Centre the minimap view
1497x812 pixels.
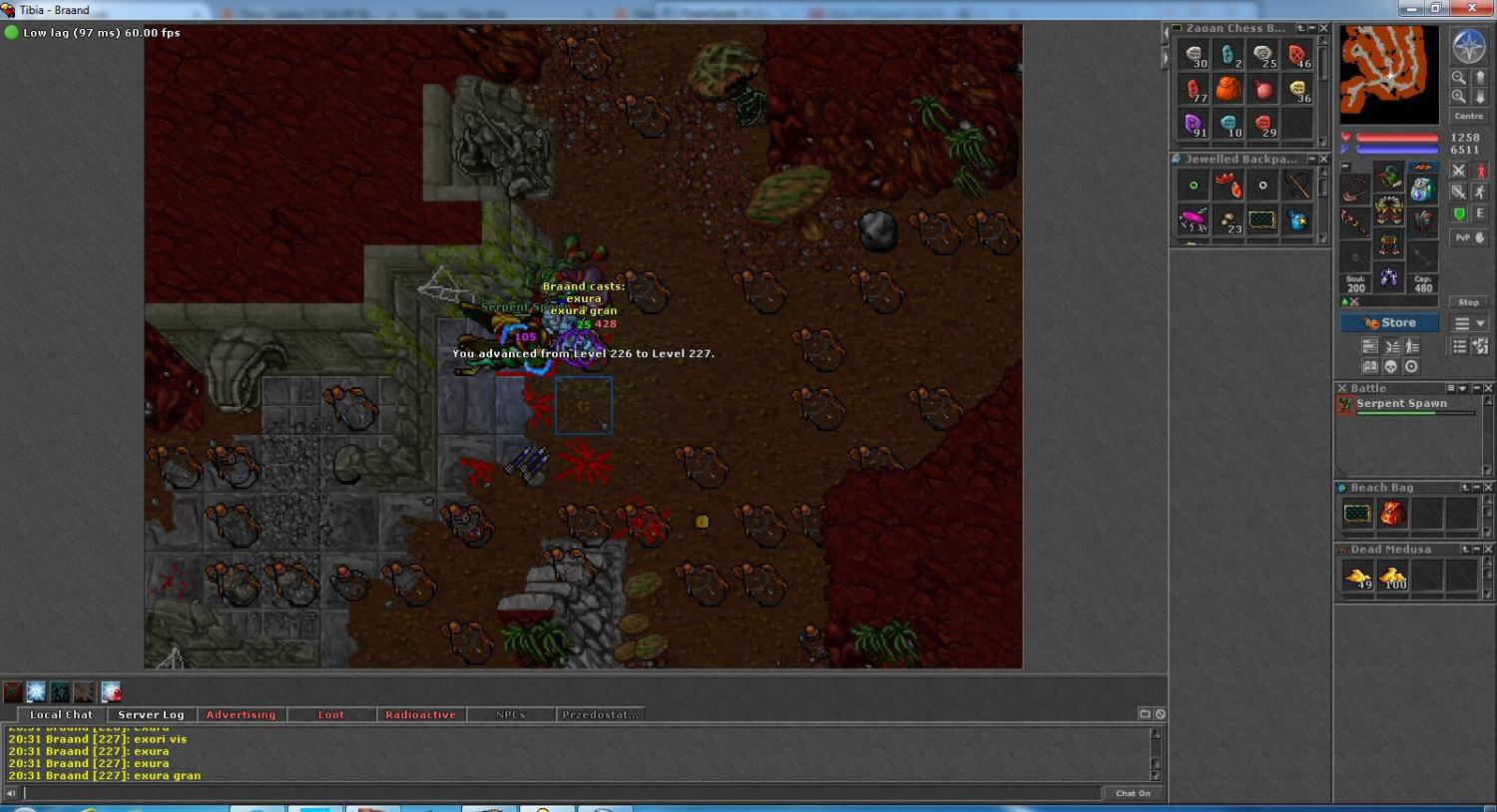1468,117
